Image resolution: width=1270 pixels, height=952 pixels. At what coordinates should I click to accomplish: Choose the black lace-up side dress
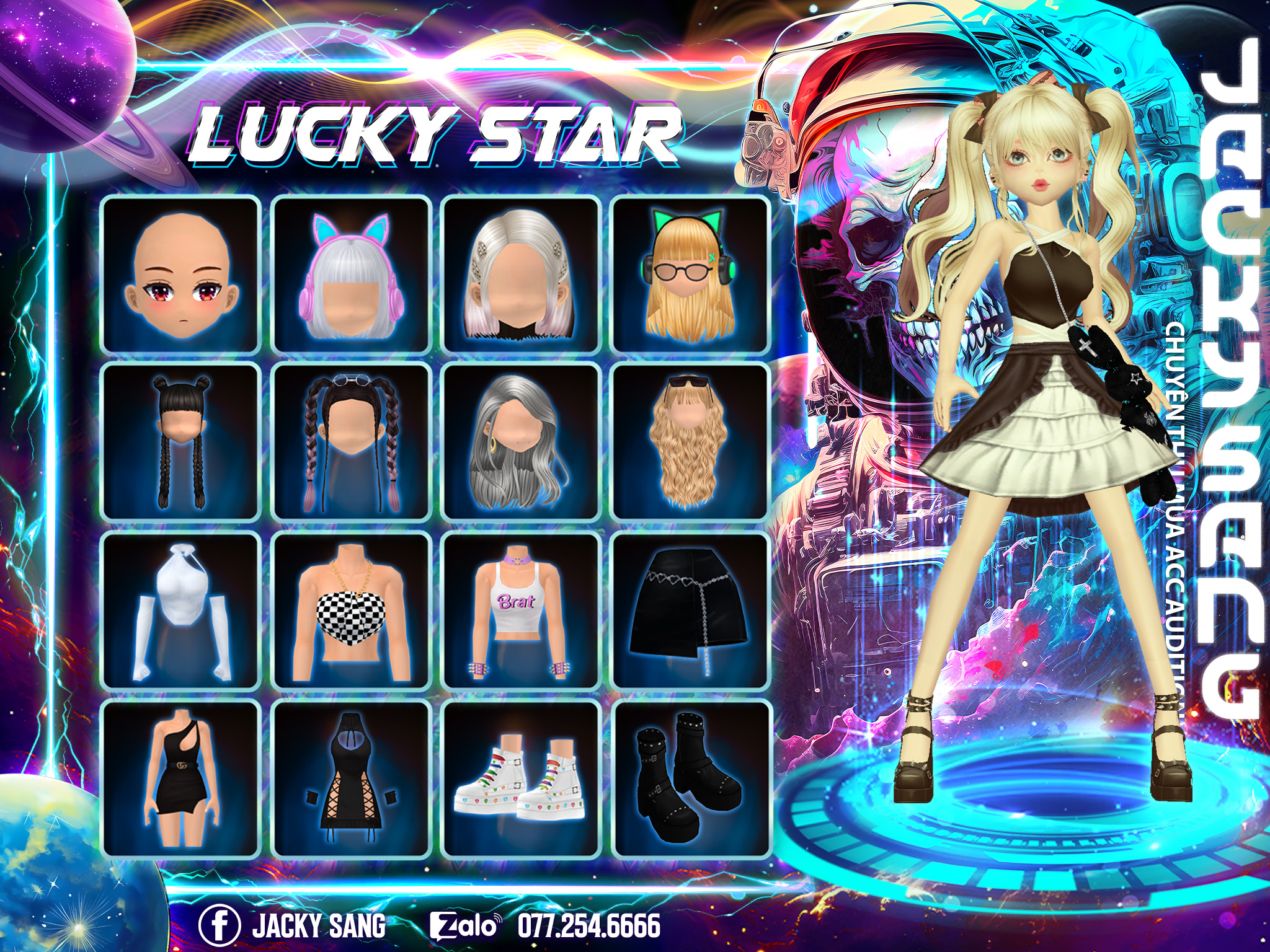(351, 778)
